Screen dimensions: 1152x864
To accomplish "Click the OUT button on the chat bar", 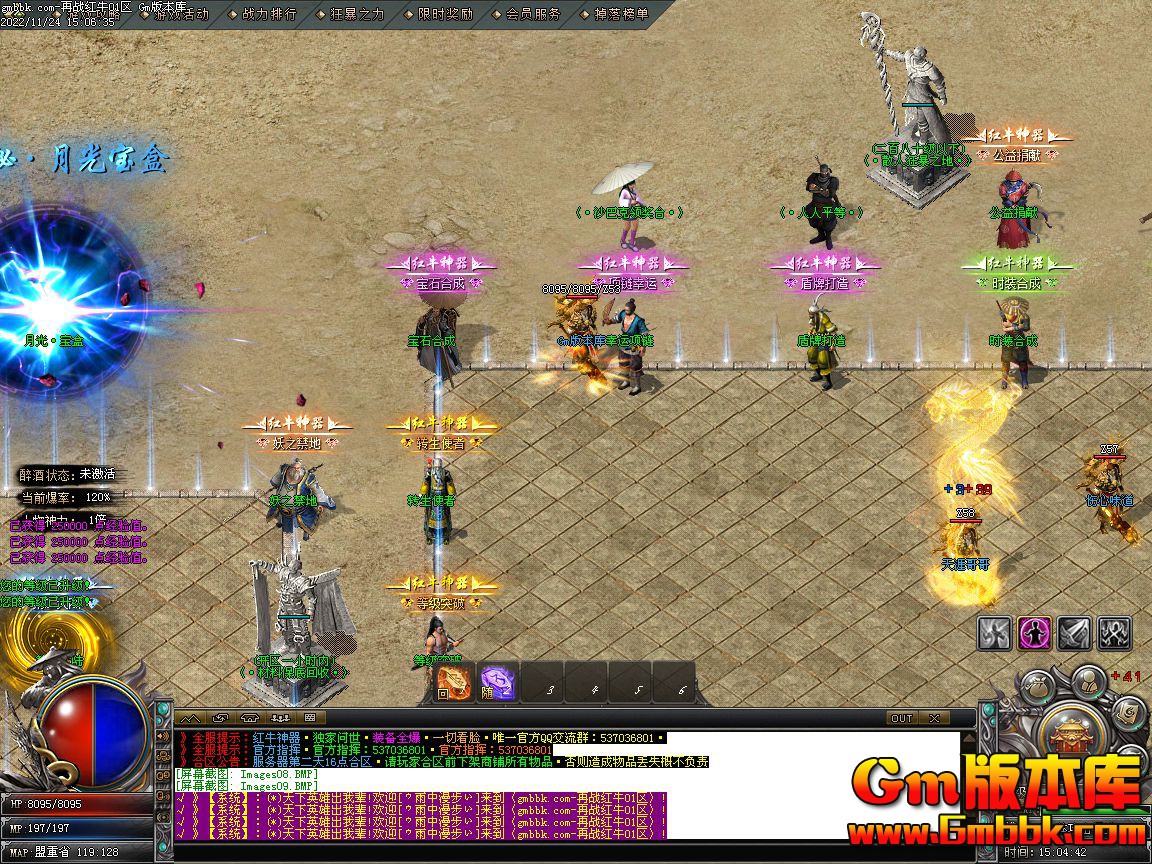I will (x=902, y=718).
